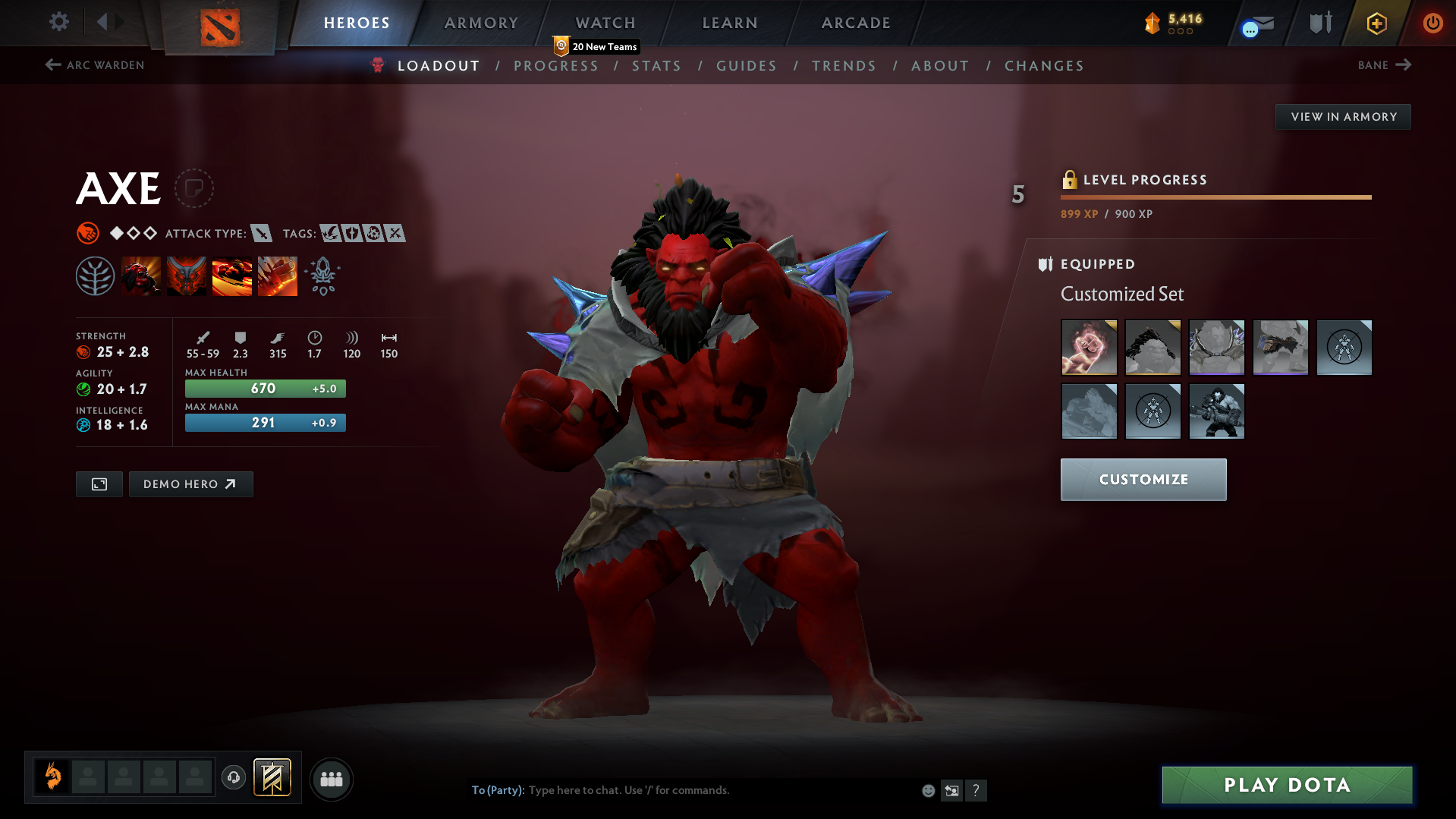Toggle the voice chat headset icon
This screenshot has height=819, width=1456.
coord(233,778)
